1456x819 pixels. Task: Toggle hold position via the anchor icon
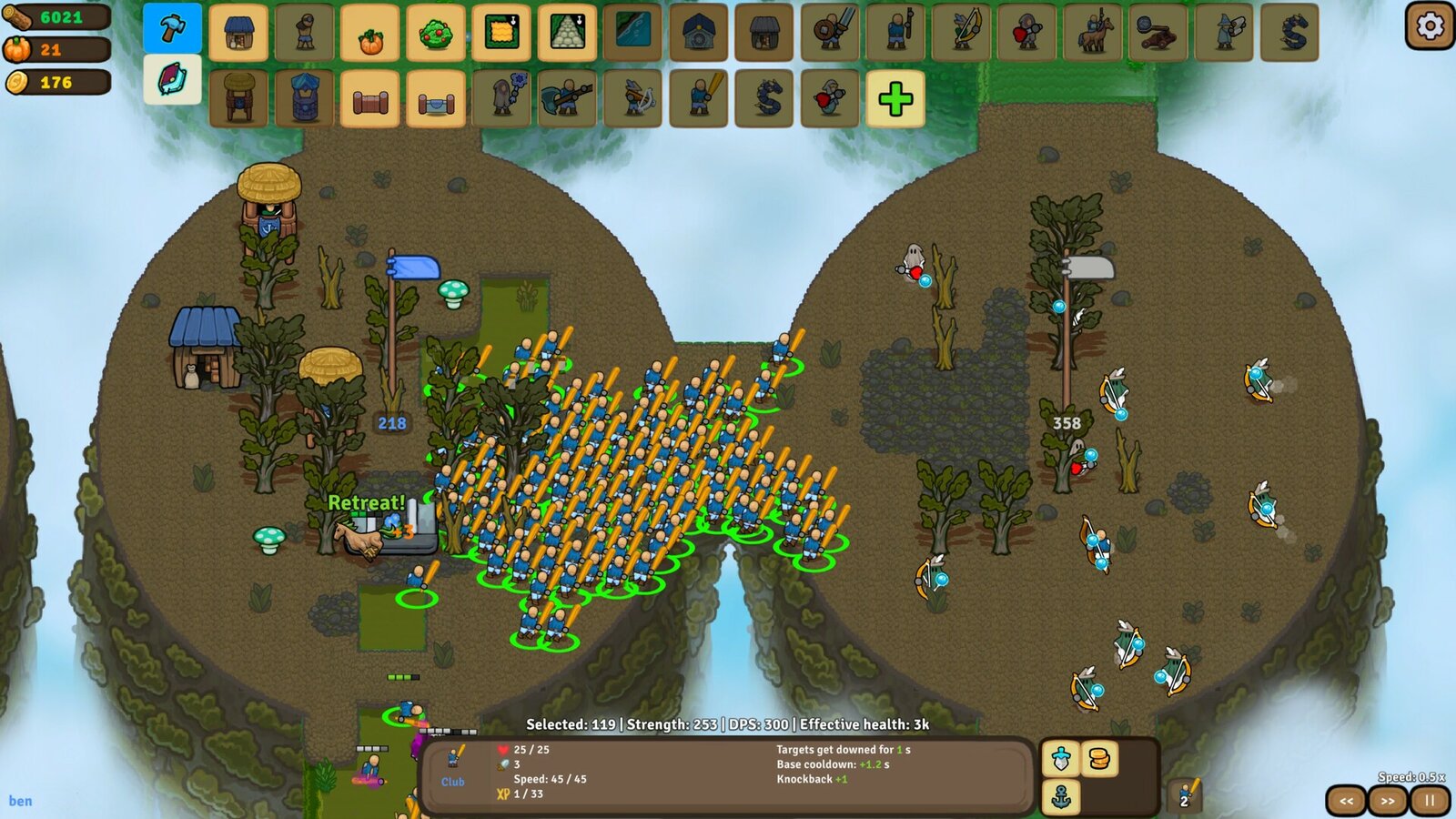click(x=1060, y=796)
